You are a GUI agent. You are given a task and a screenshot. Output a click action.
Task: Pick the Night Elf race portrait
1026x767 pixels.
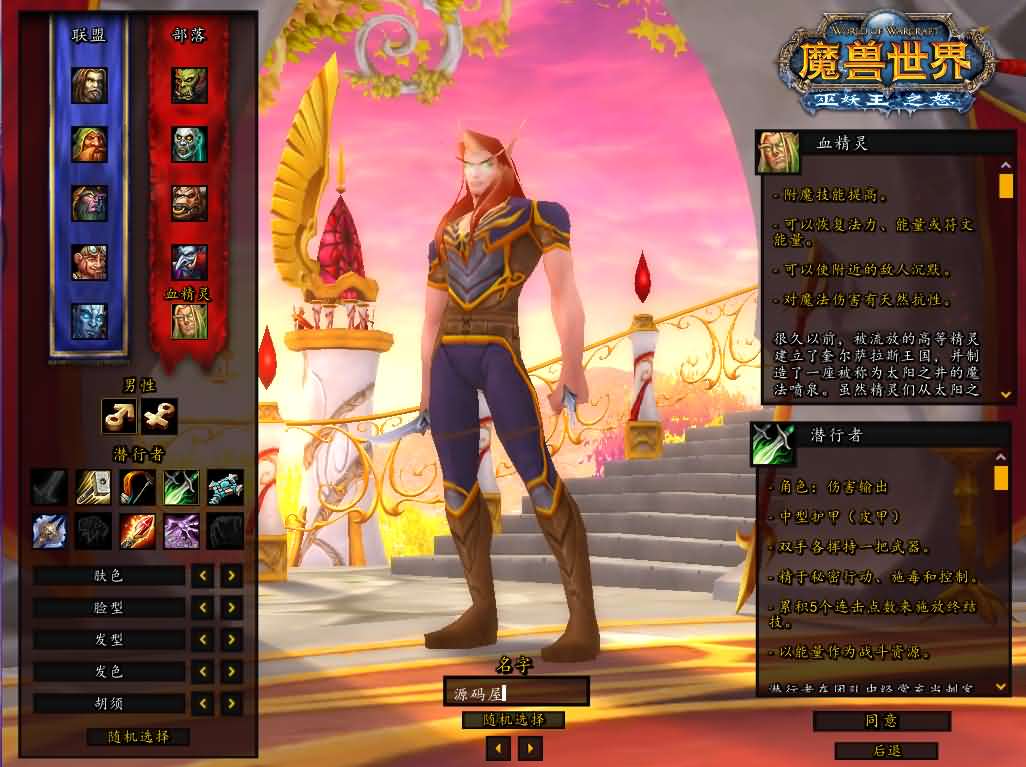pos(89,203)
